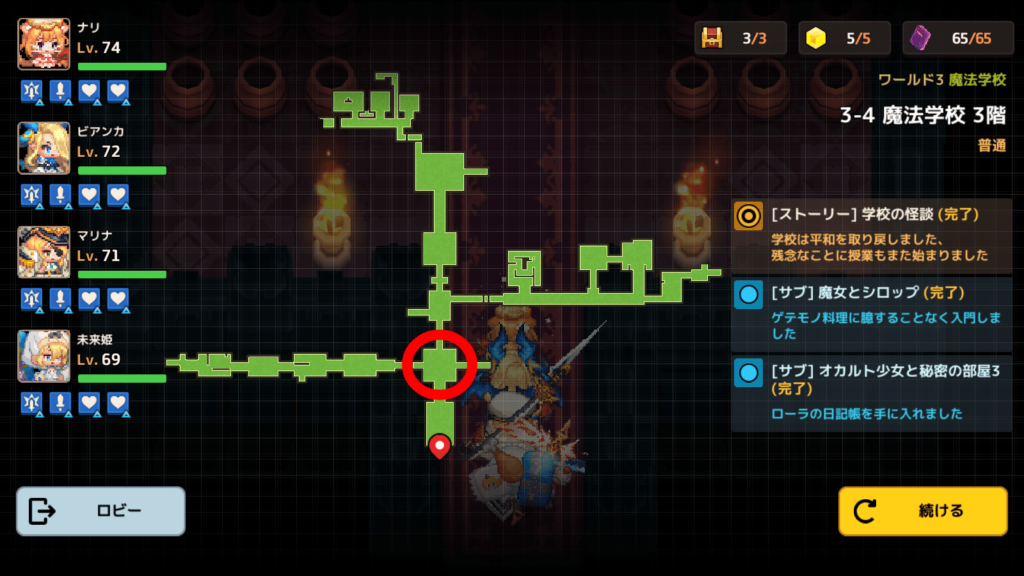Continue the game with 続ける button
The height and width of the screenshot is (576, 1024).
click(x=922, y=511)
